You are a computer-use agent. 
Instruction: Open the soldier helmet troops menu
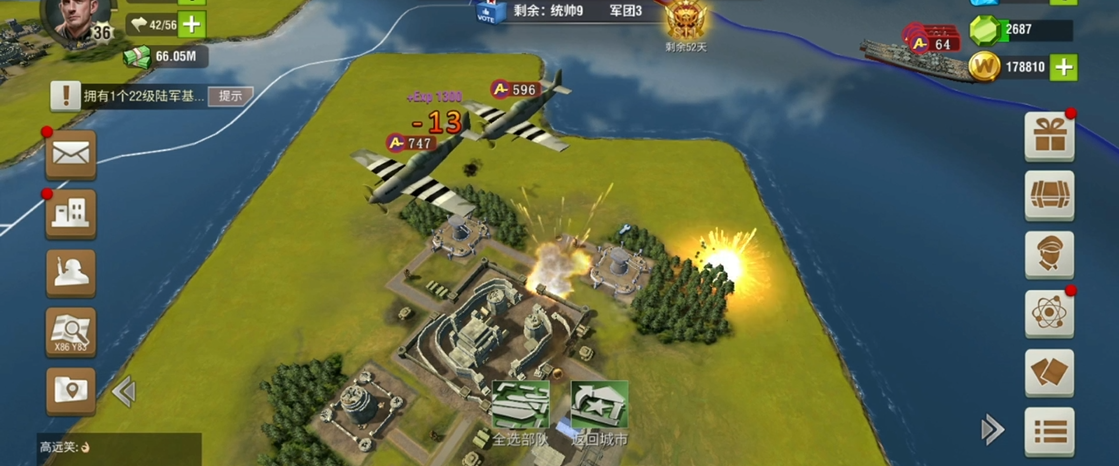click(71, 273)
